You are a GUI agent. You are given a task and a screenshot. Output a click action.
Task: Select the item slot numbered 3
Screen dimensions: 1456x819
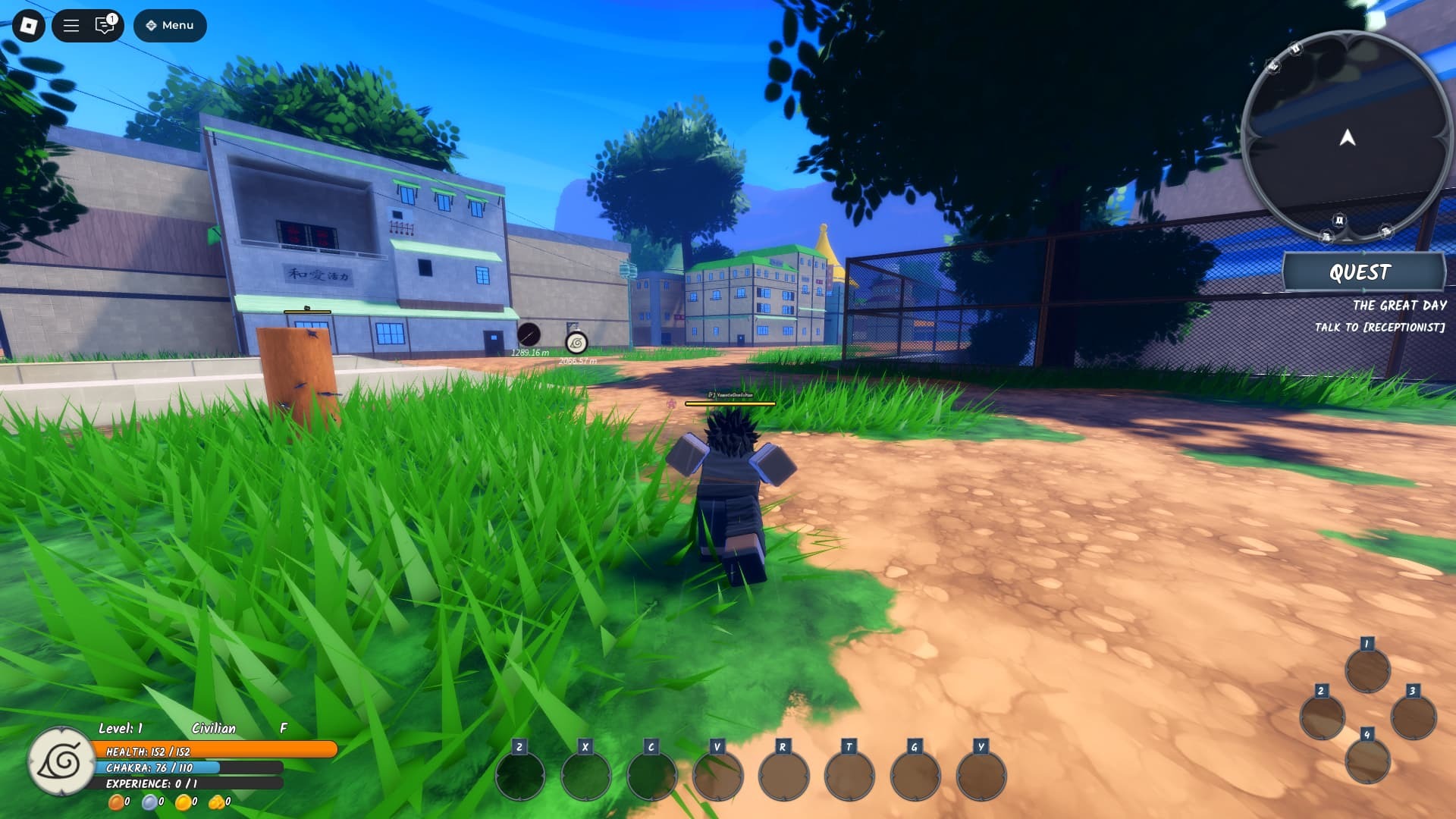click(1413, 717)
